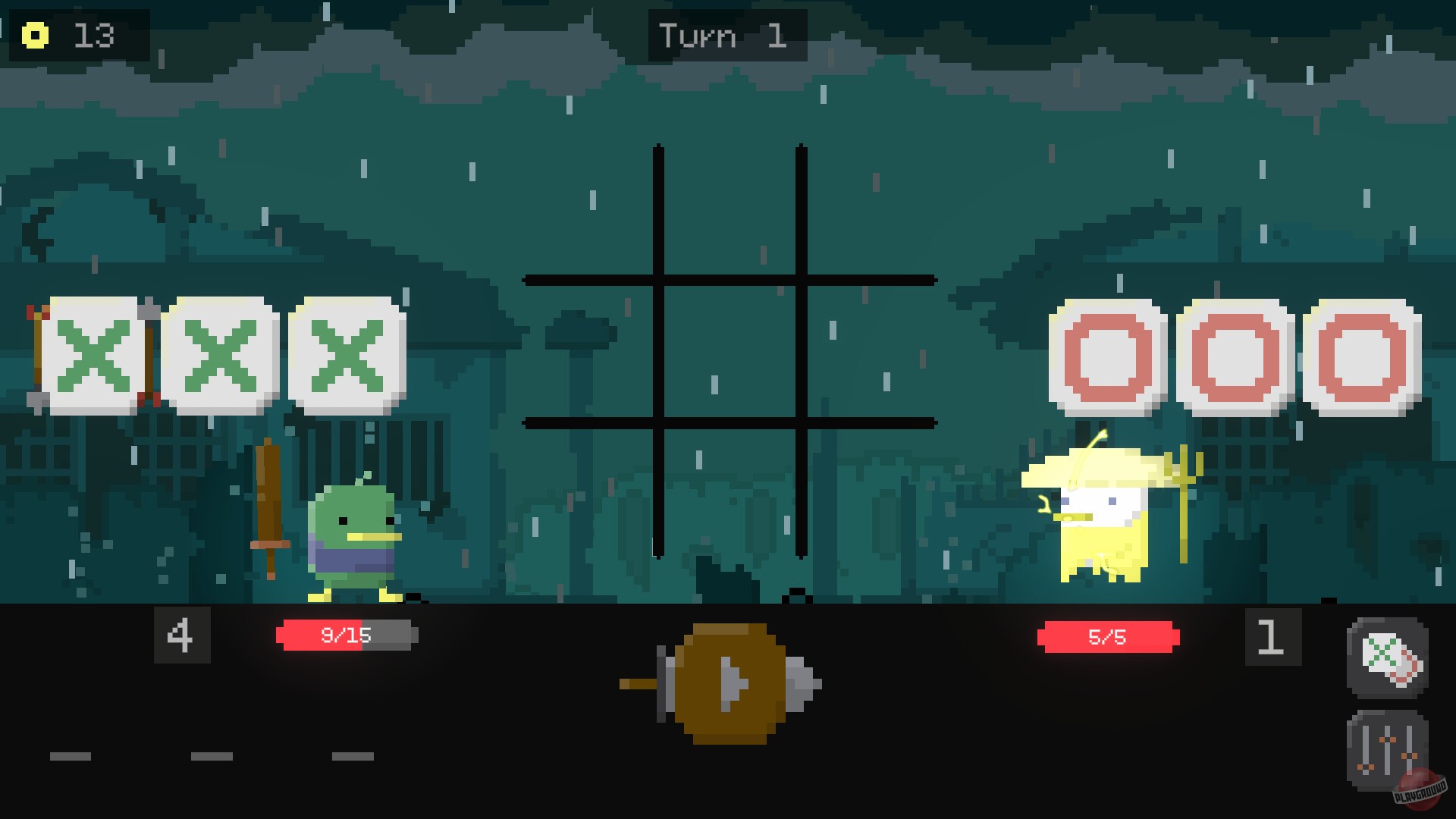Screen dimensions: 1456x819
Task: Place a mark in the top-left grid cell
Action: [x=591, y=212]
